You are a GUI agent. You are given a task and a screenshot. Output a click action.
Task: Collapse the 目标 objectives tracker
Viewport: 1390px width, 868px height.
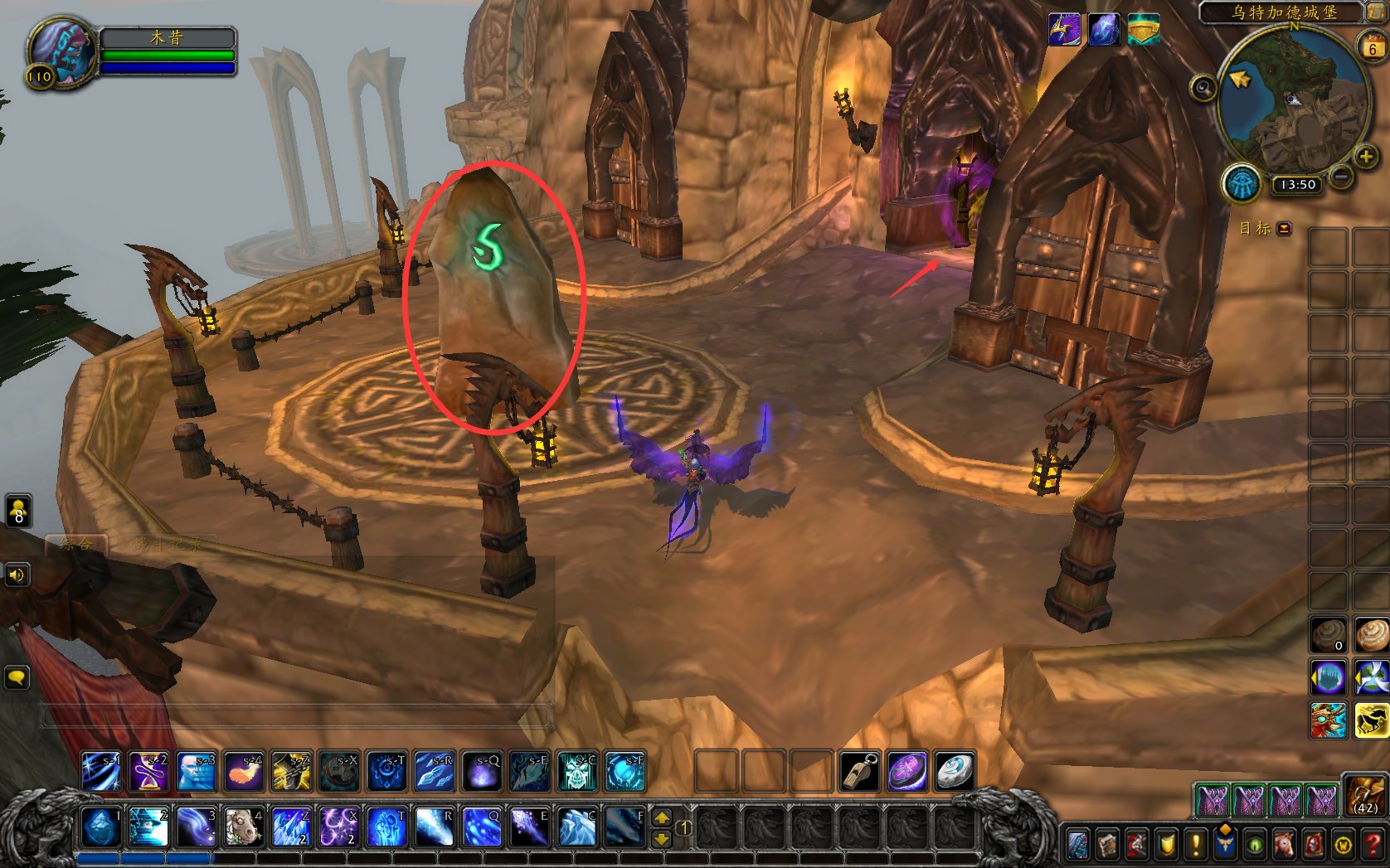[x=1284, y=229]
